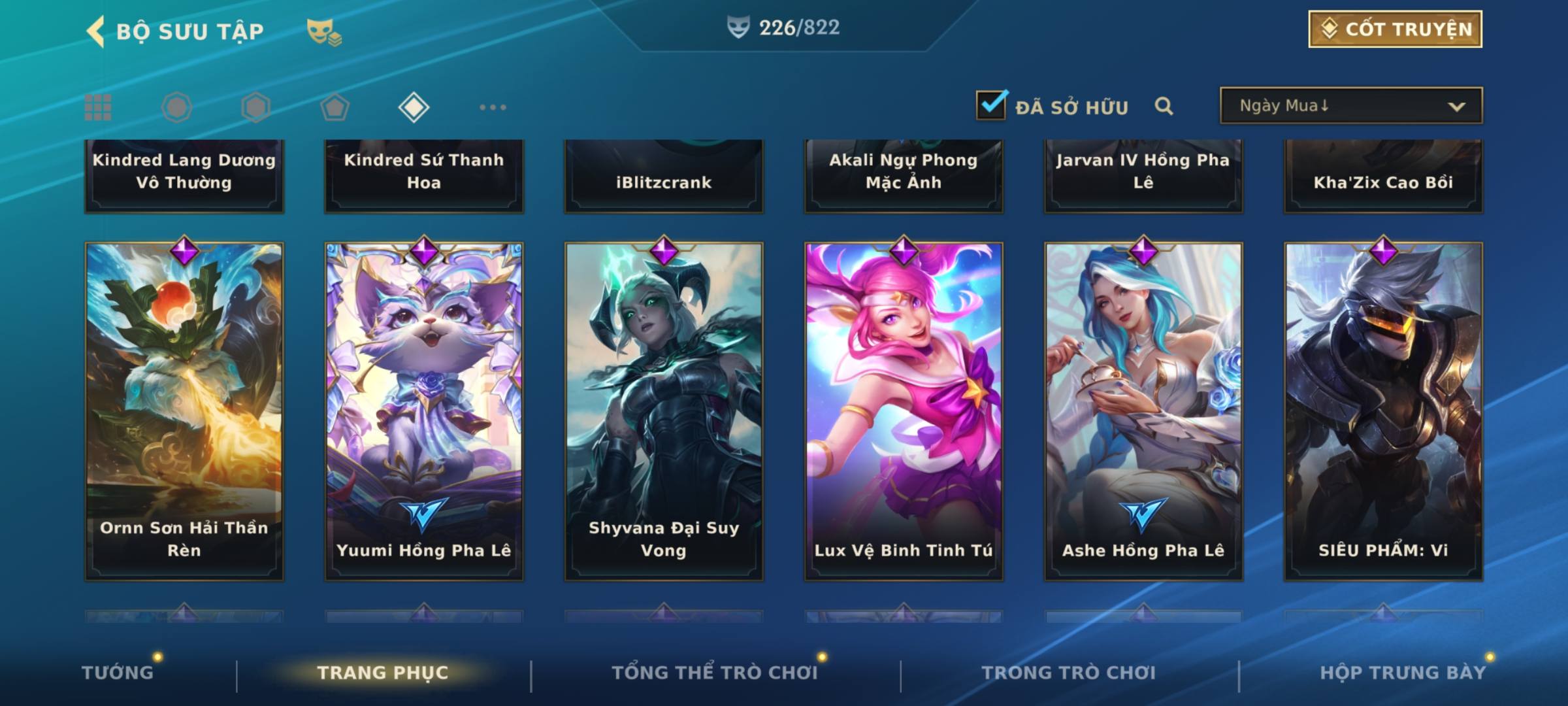Screen dimensions: 1568x706
Task: Switch to Tổng Thể Trò Chơi tab
Action: point(715,673)
